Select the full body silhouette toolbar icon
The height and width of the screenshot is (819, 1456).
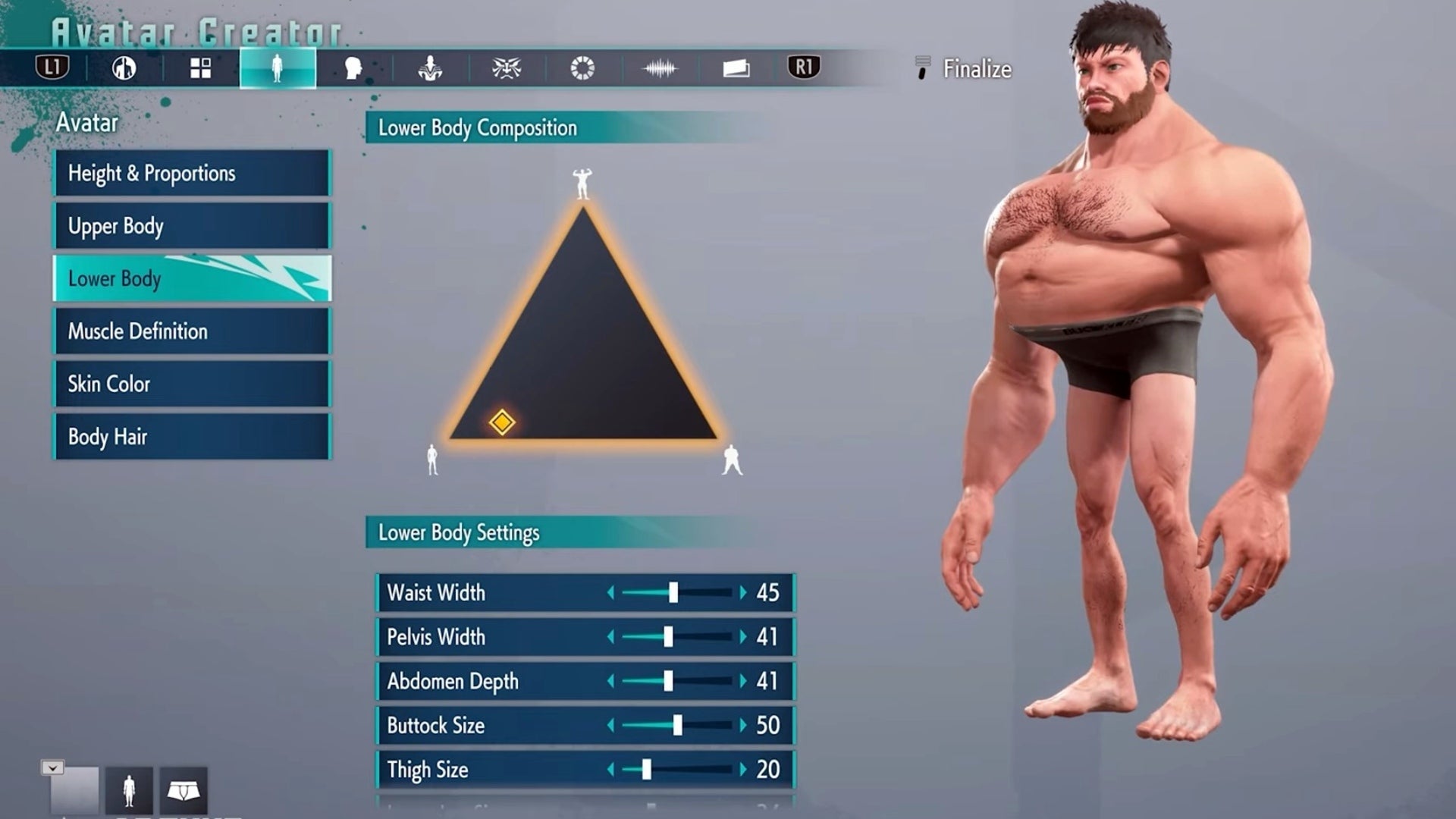pos(278,68)
